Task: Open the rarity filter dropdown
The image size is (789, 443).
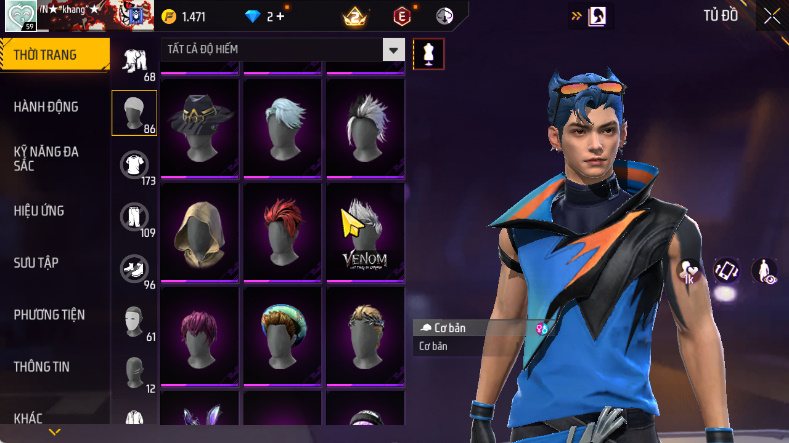Action: pos(393,50)
